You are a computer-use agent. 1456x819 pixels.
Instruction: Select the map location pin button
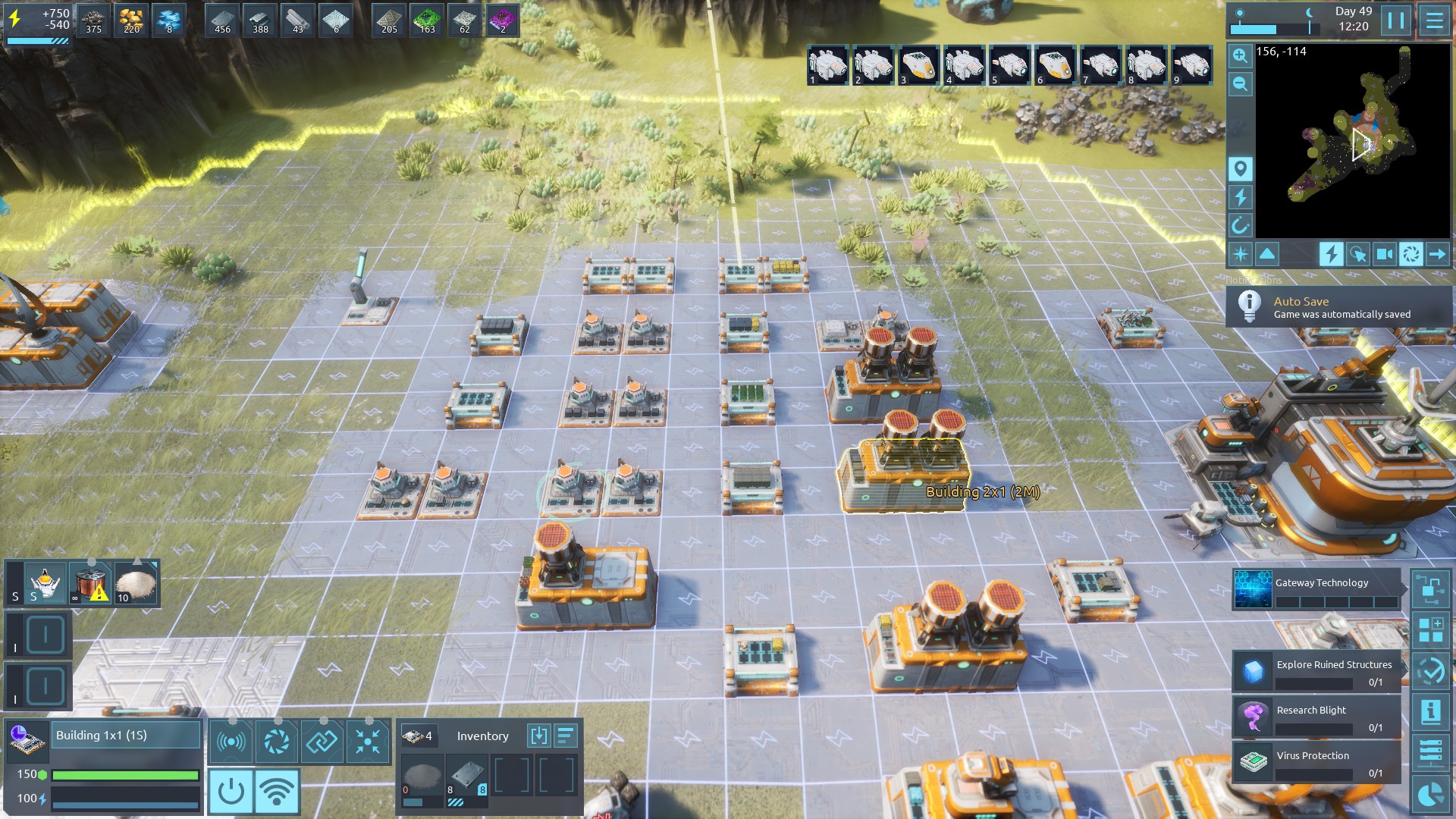pos(1240,168)
